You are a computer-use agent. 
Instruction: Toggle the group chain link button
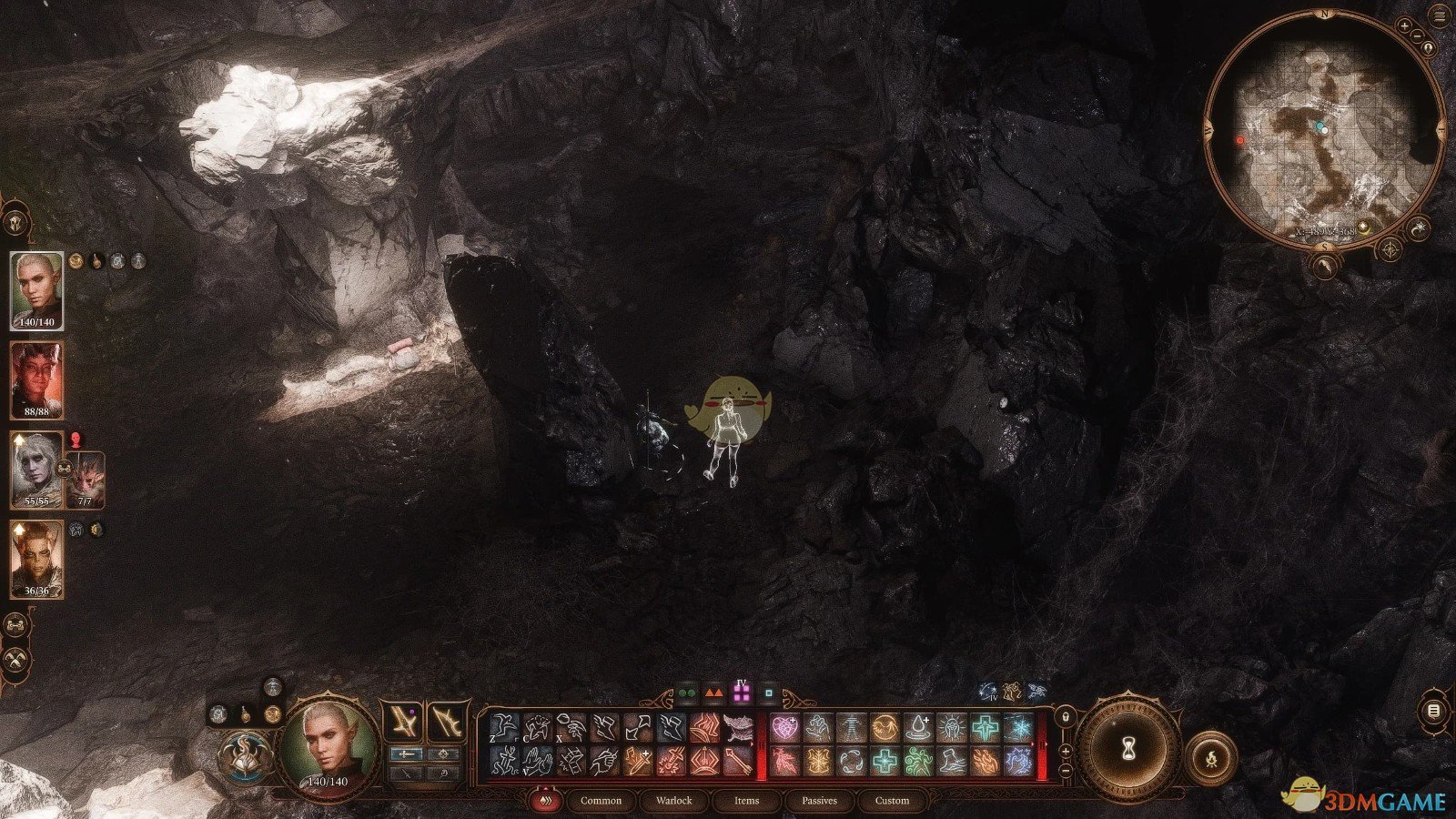tap(15, 625)
